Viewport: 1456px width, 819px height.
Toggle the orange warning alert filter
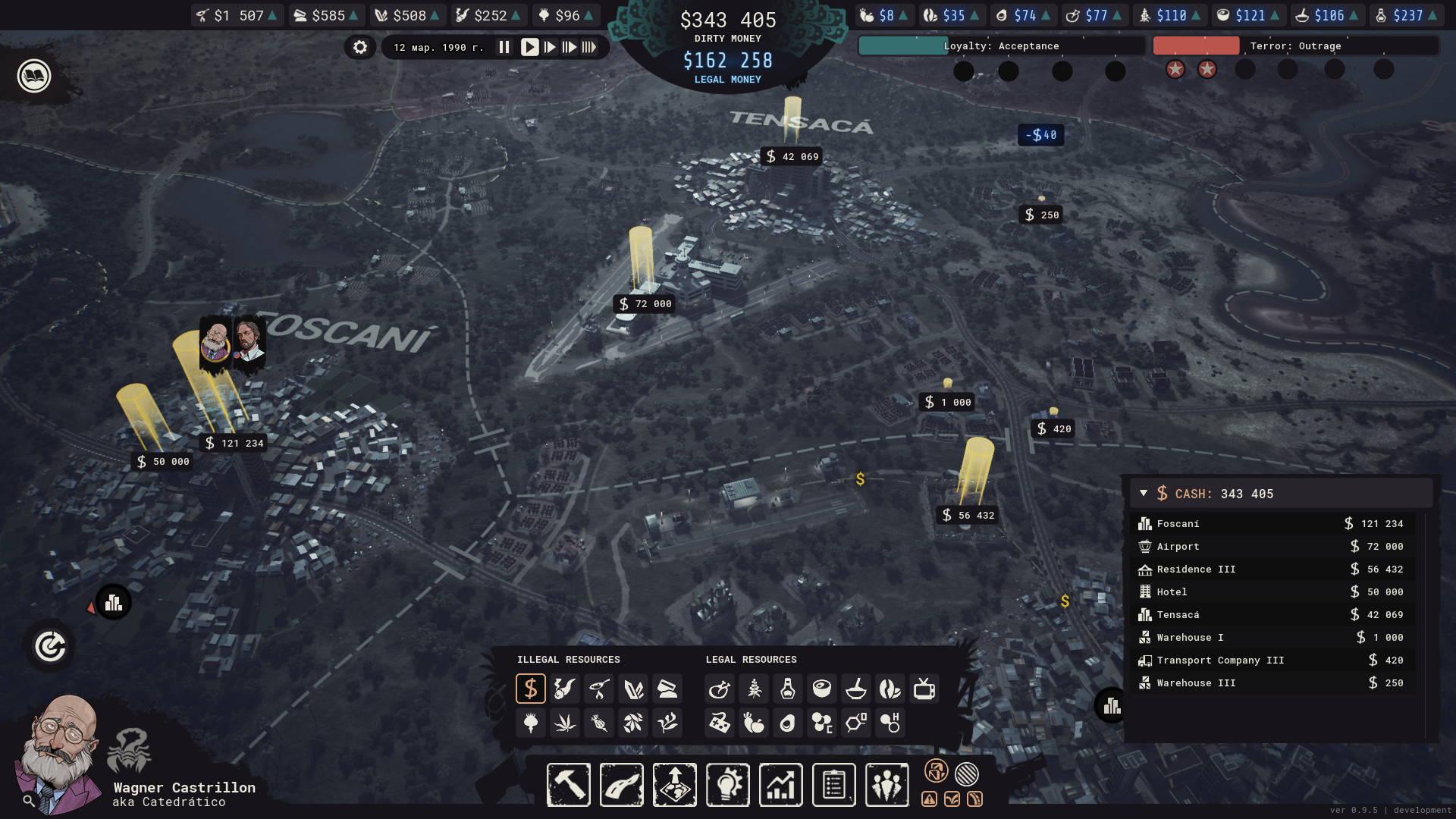[x=928, y=799]
